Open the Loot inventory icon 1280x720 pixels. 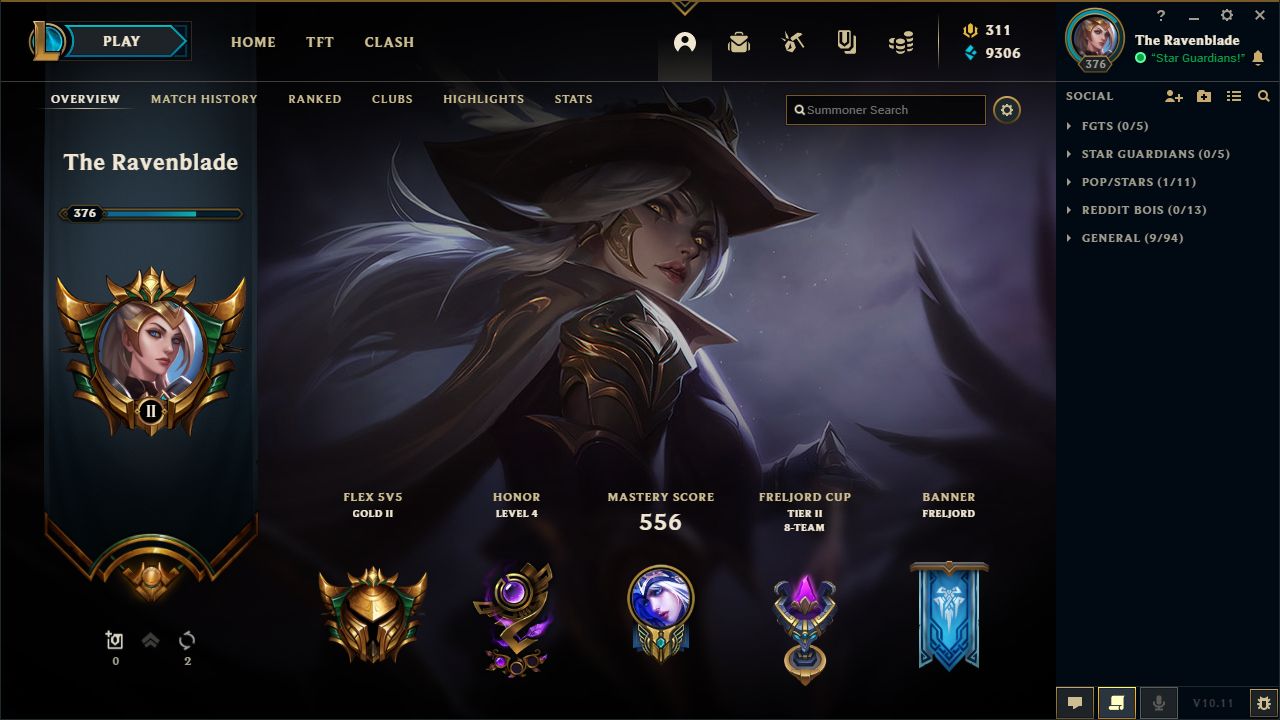(x=739, y=42)
